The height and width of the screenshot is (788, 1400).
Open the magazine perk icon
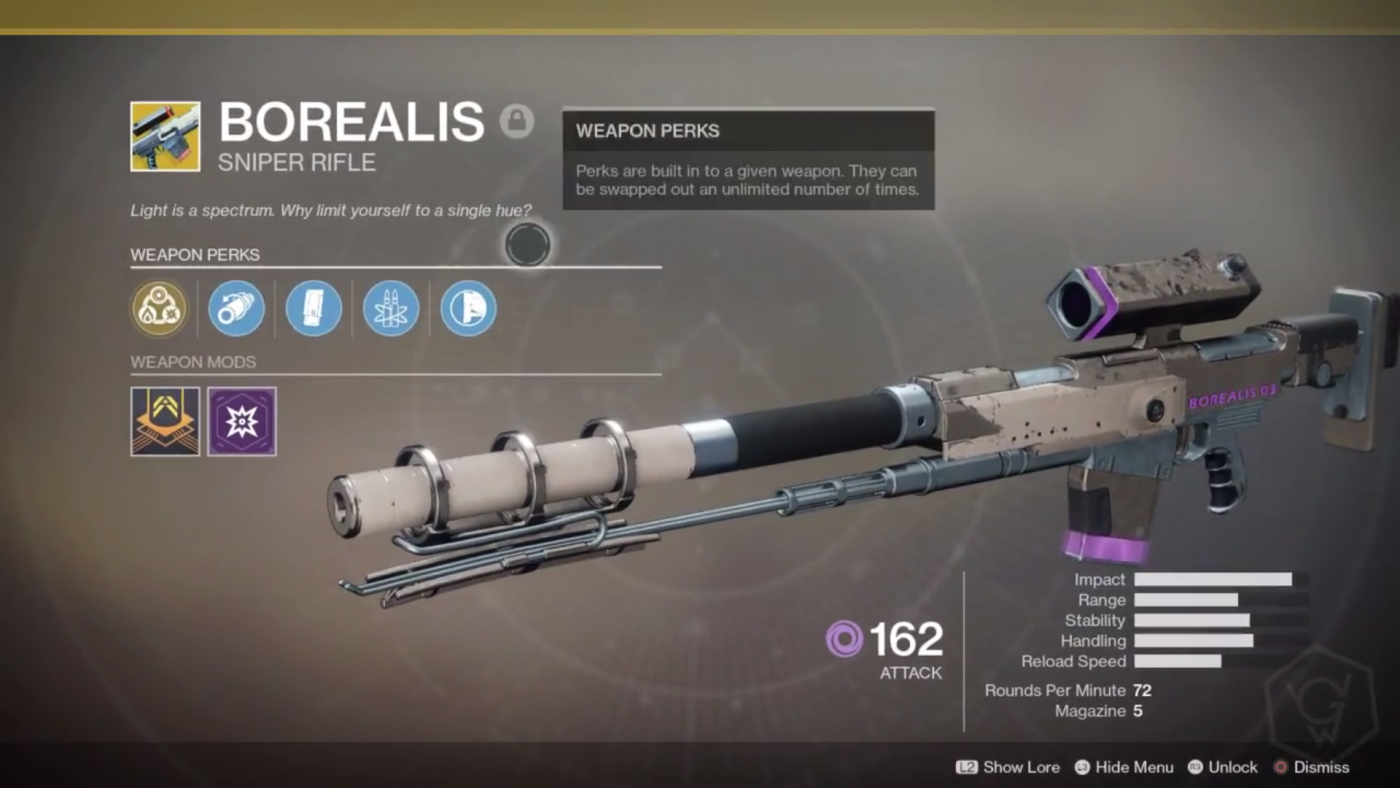(x=313, y=308)
